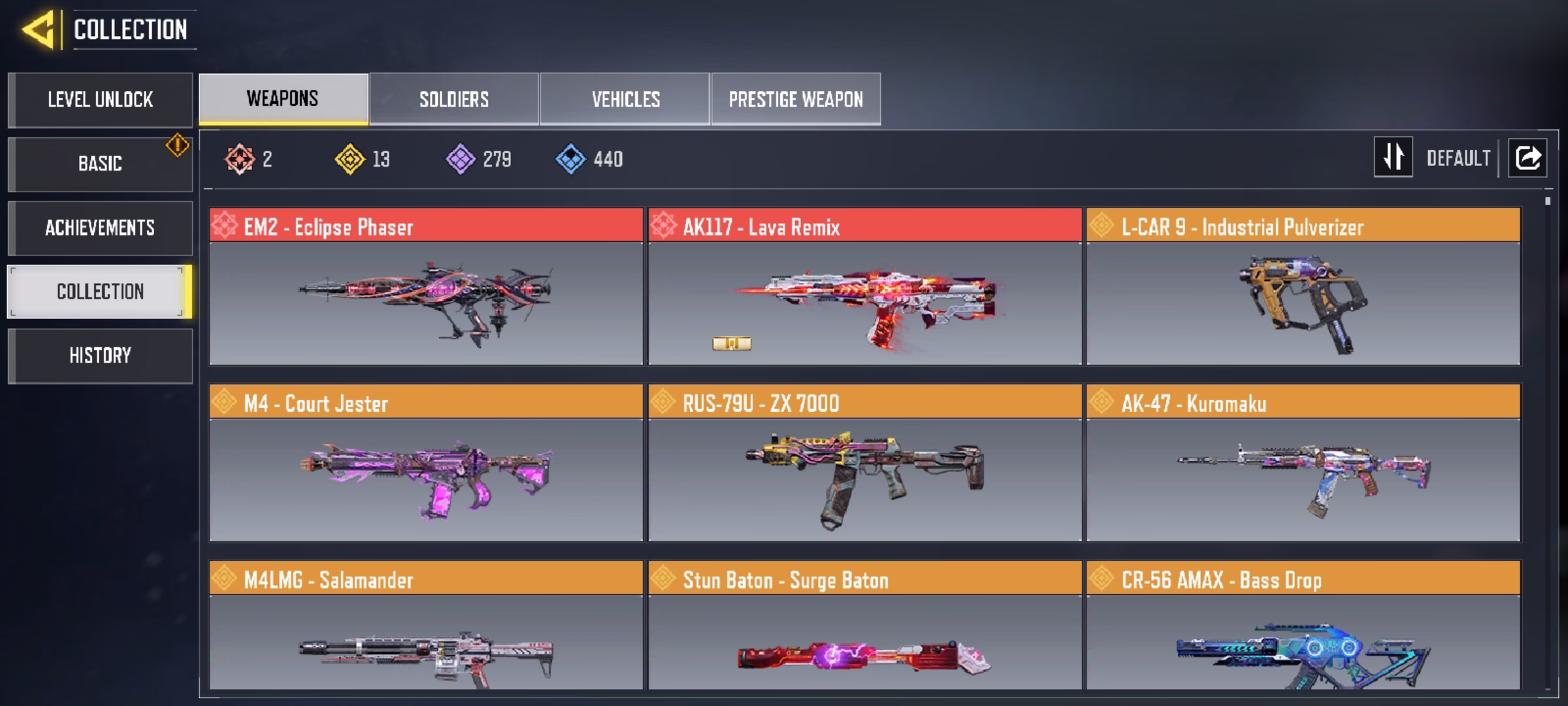1568x706 pixels.
Task: Go back using the yellow arrow
Action: tap(38, 29)
